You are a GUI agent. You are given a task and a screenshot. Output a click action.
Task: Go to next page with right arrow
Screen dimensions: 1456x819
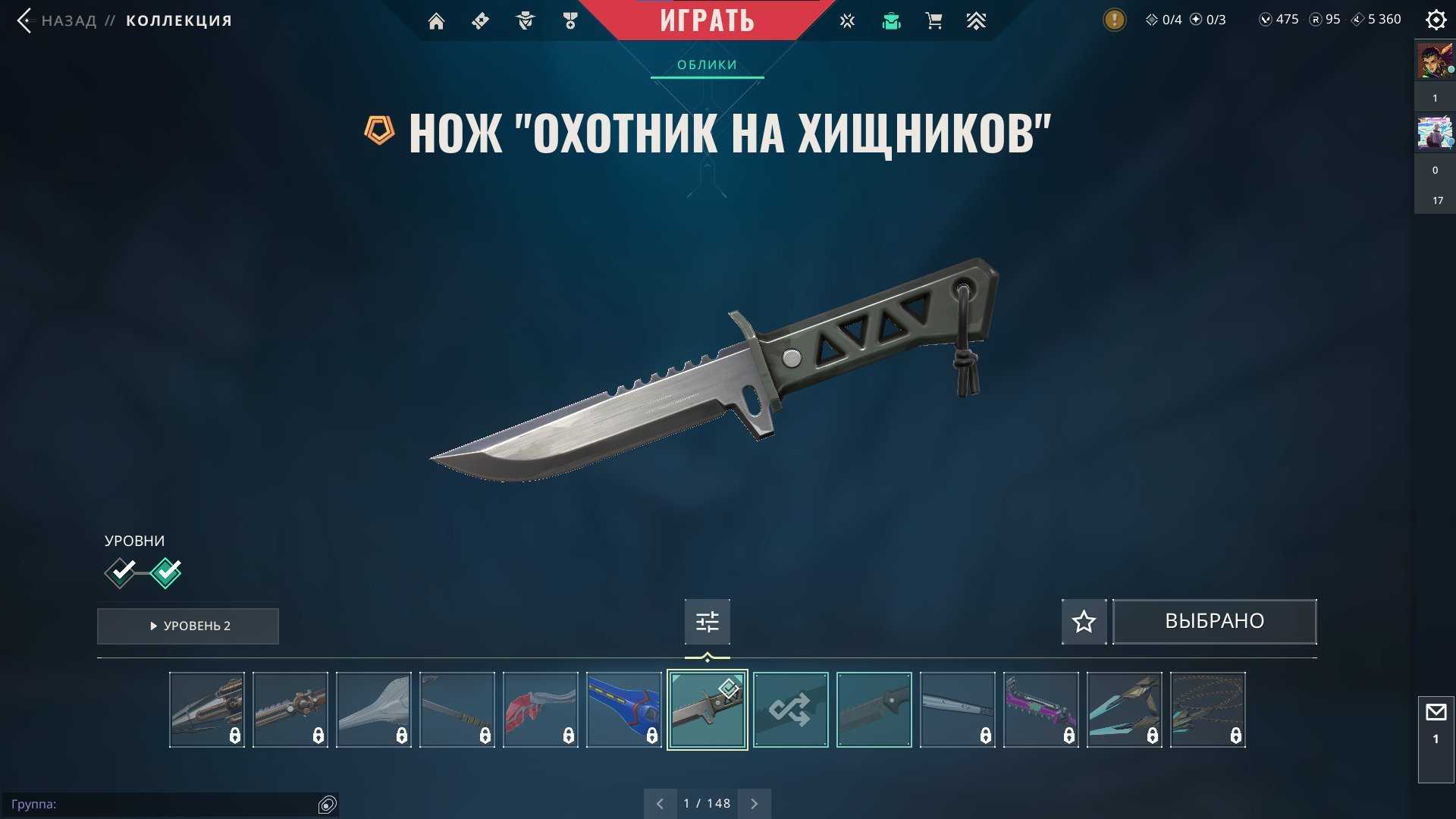tap(754, 802)
